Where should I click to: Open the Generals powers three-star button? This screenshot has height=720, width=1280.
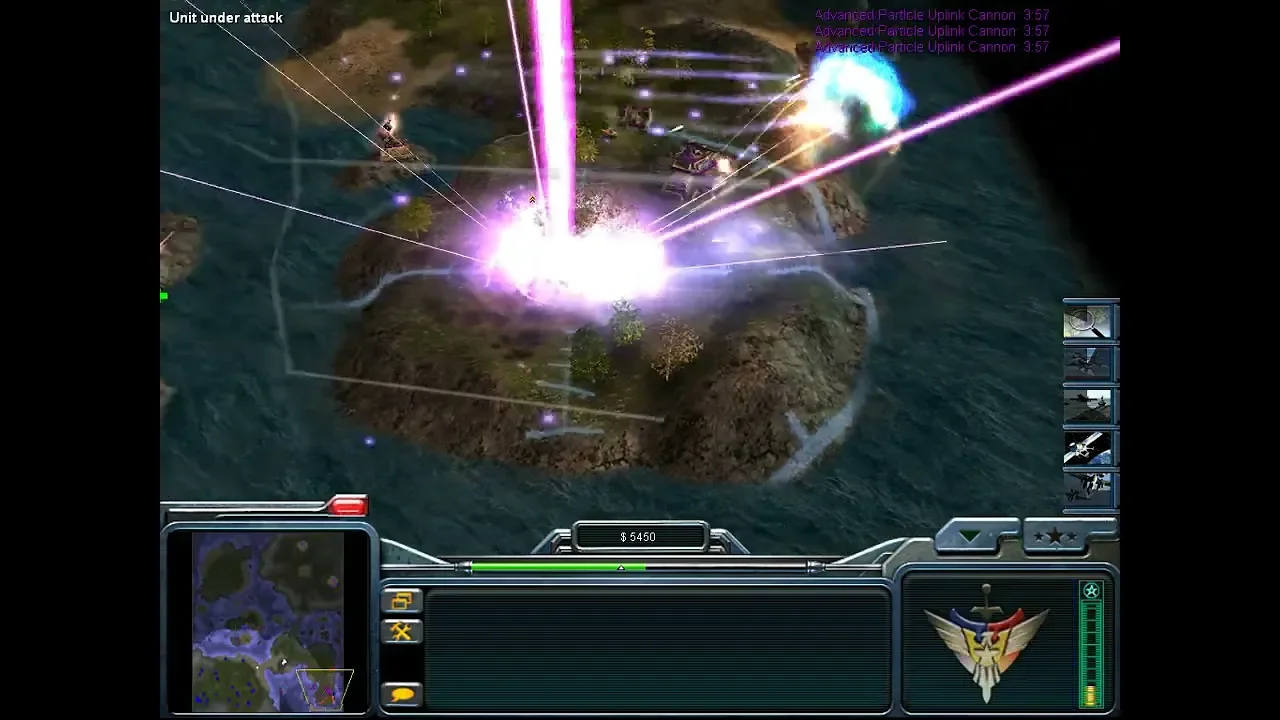[1055, 537]
